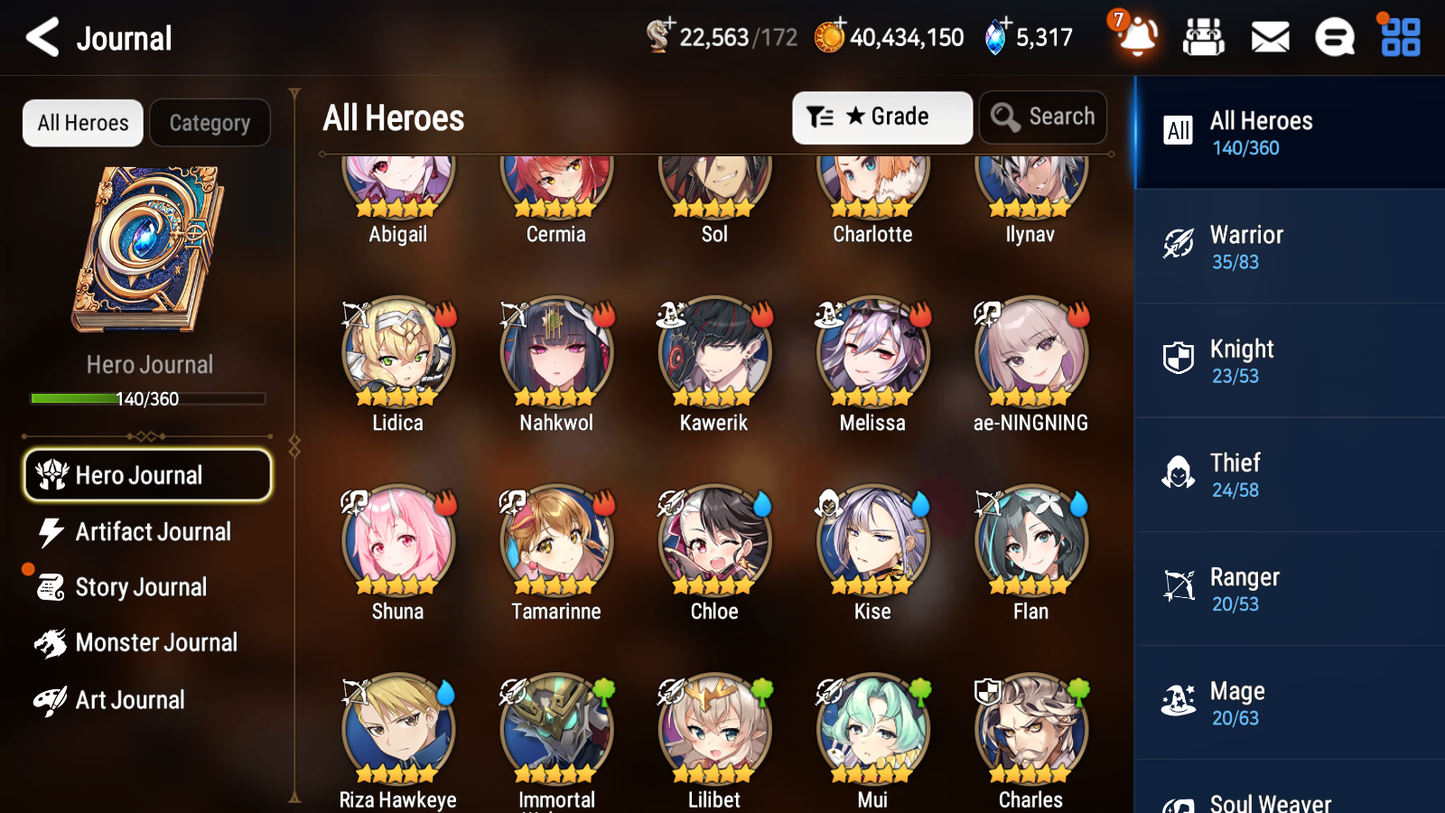The height and width of the screenshot is (813, 1445).
Task: Click the notification bell icon
Action: pyautogui.click(x=1136, y=35)
